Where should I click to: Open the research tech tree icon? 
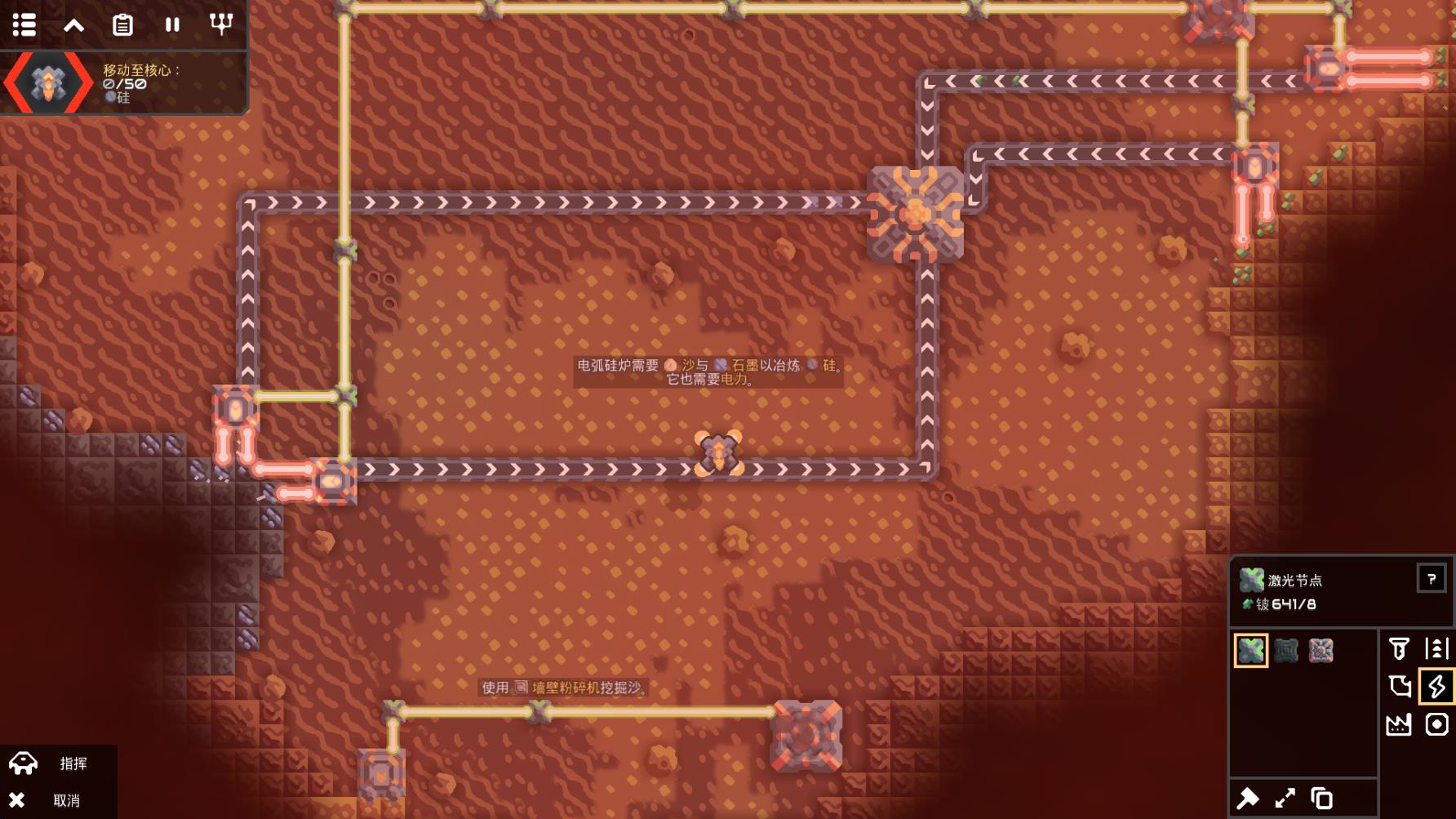click(221, 24)
